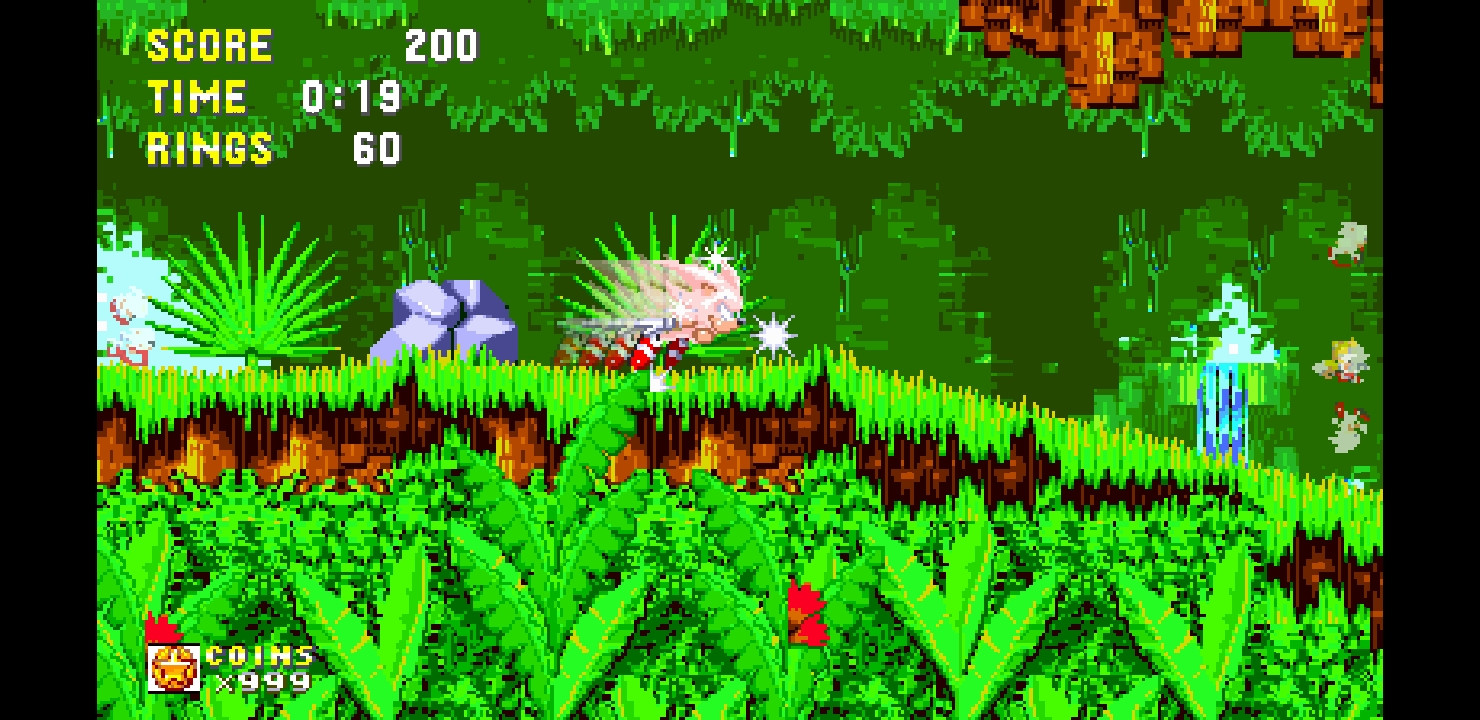Click the small critter below the right-side animals
Image resolution: width=1480 pixels, height=720 pixels.
[1345, 430]
